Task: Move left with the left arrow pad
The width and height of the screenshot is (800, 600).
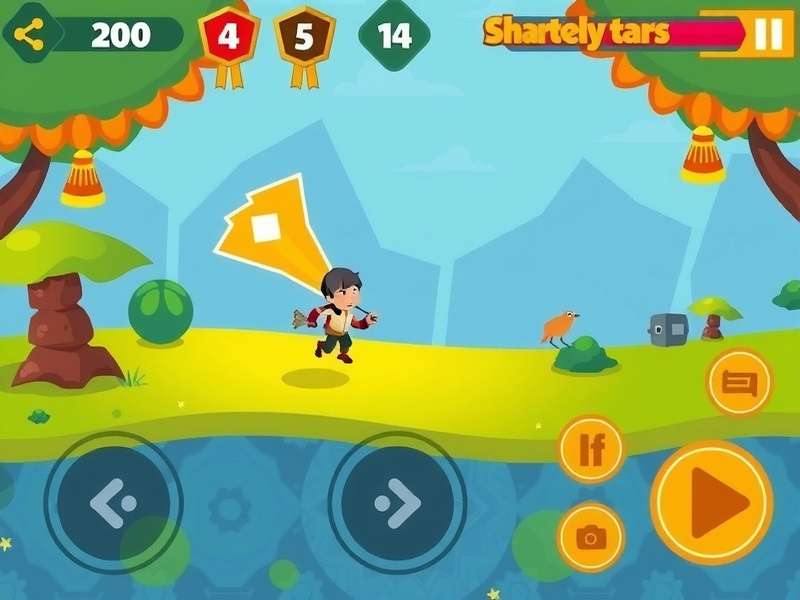Action: (113, 502)
